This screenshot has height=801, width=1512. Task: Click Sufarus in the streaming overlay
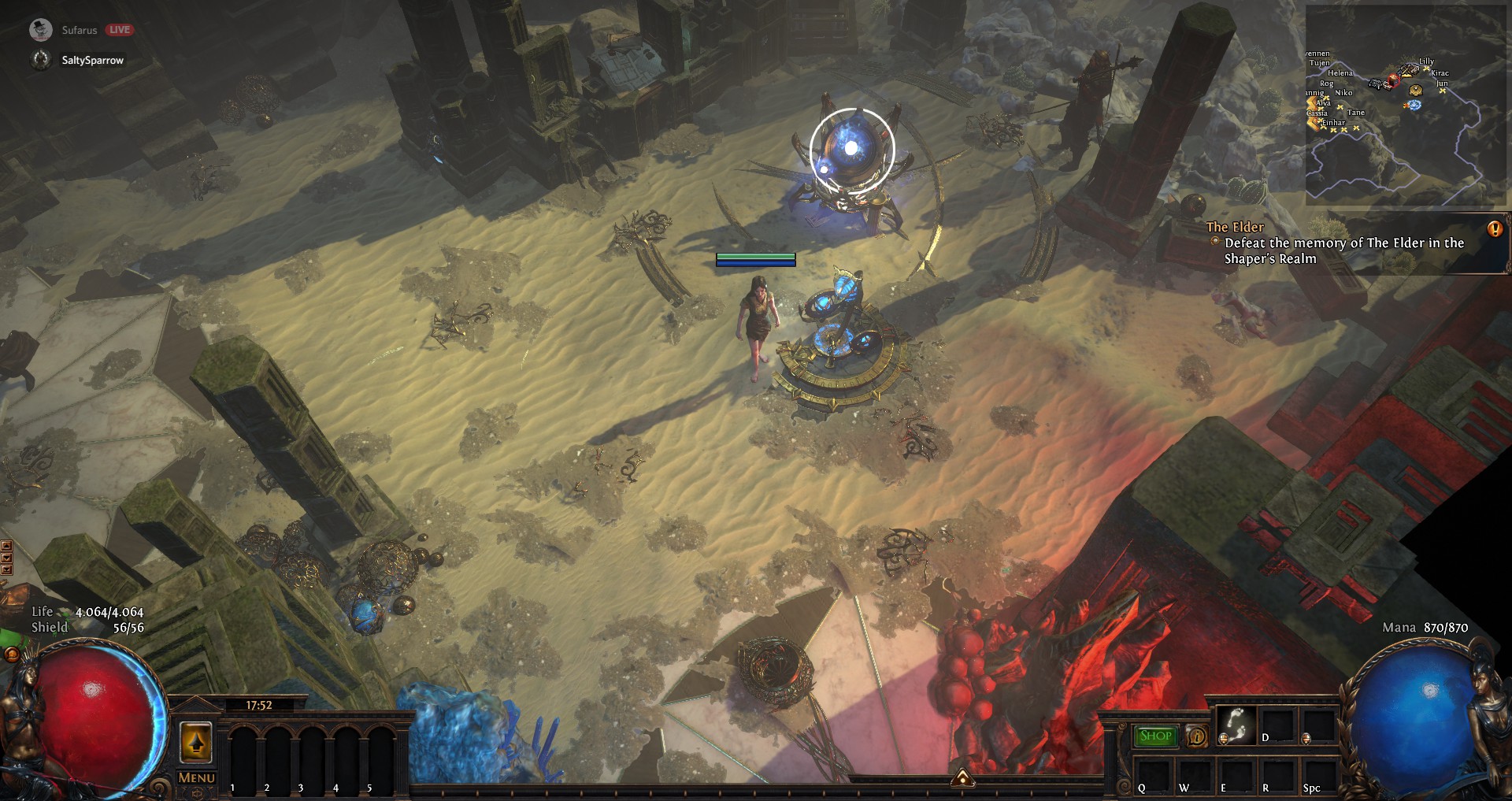pyautogui.click(x=79, y=30)
